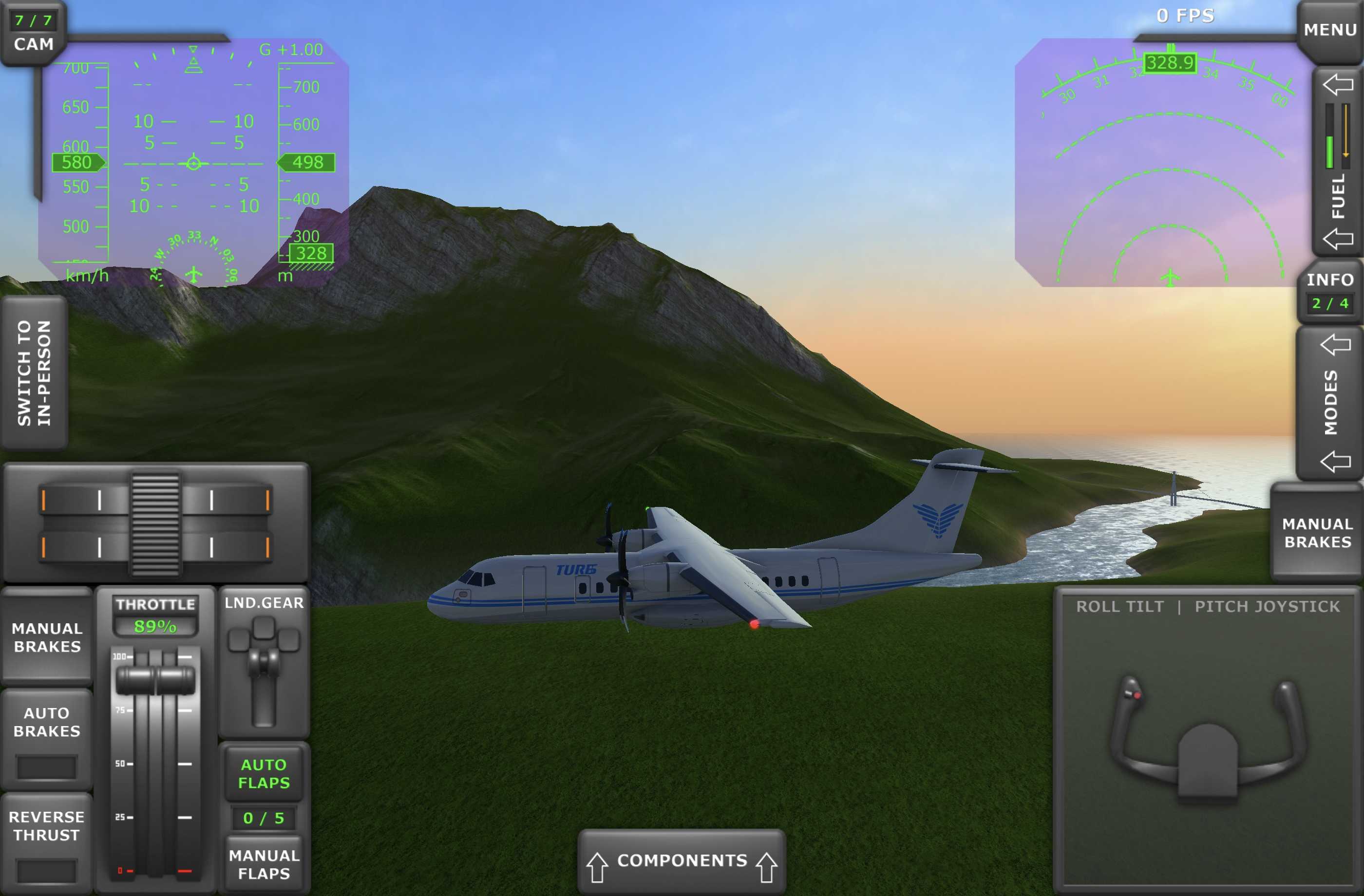Screen dimensions: 1364x896
Task: Open the MENU button
Action: pyautogui.click(x=1329, y=30)
